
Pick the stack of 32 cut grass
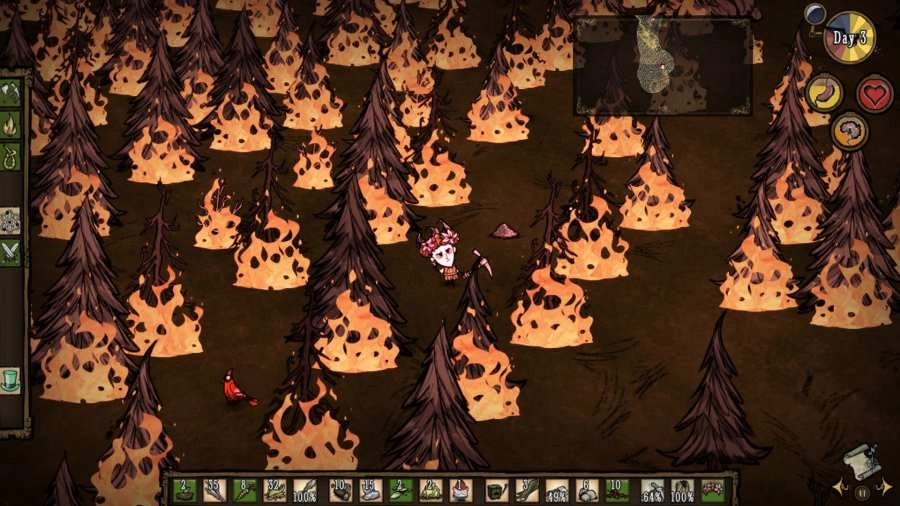click(277, 490)
